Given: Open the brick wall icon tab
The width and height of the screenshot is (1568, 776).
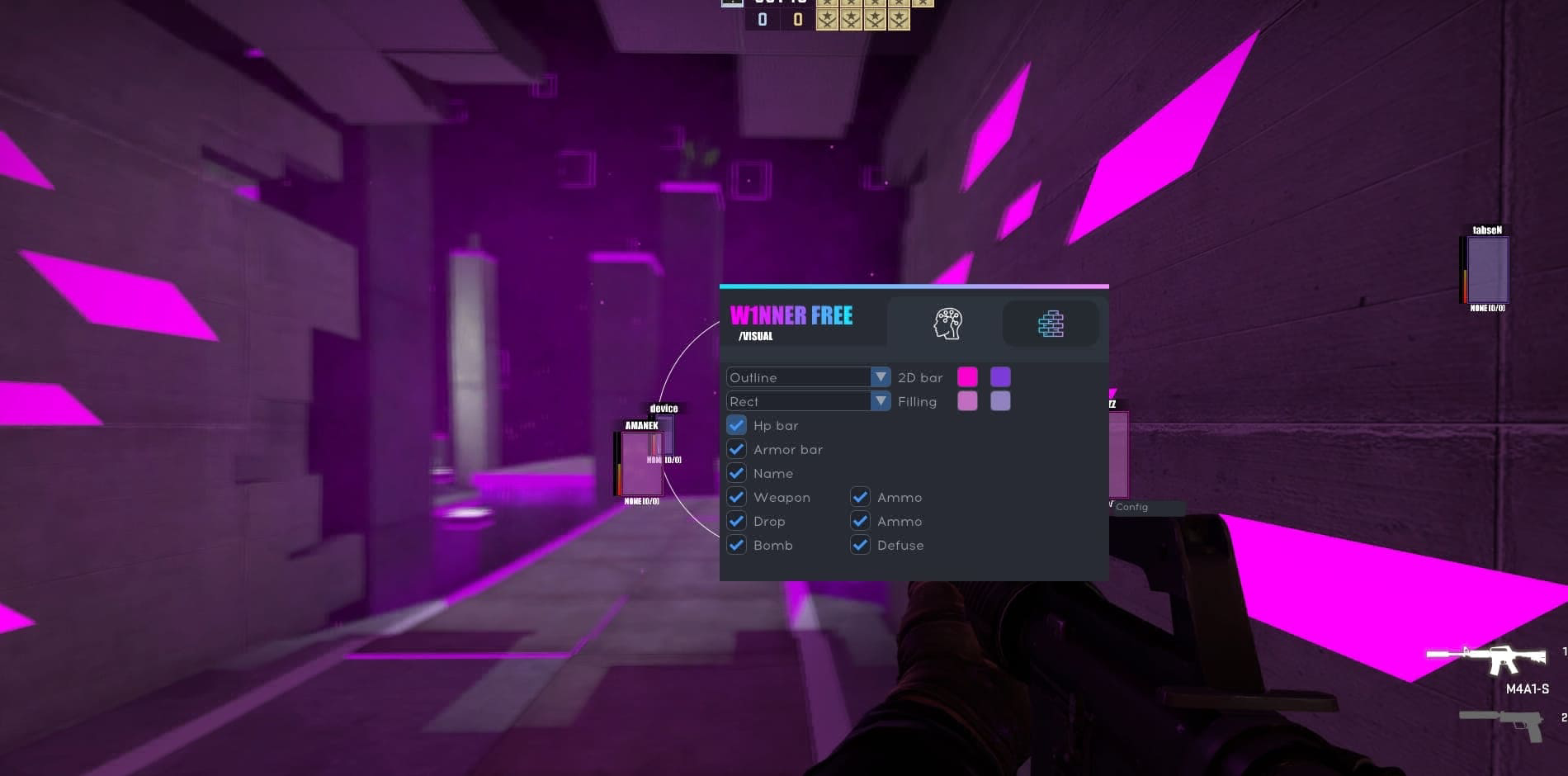Looking at the screenshot, I should [x=1050, y=324].
